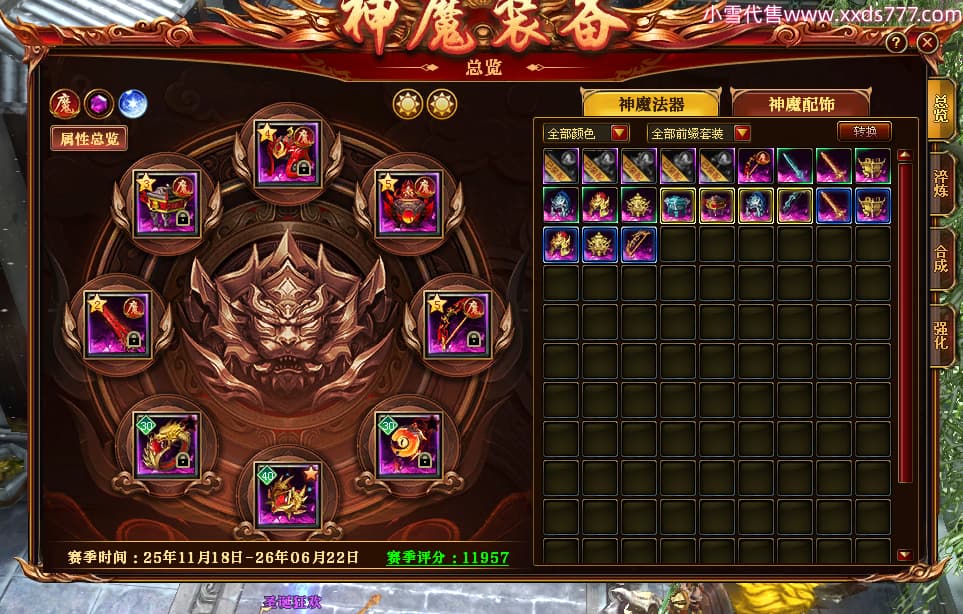963x614 pixels.
Task: Select the 总览 side tab
Action: (942, 108)
